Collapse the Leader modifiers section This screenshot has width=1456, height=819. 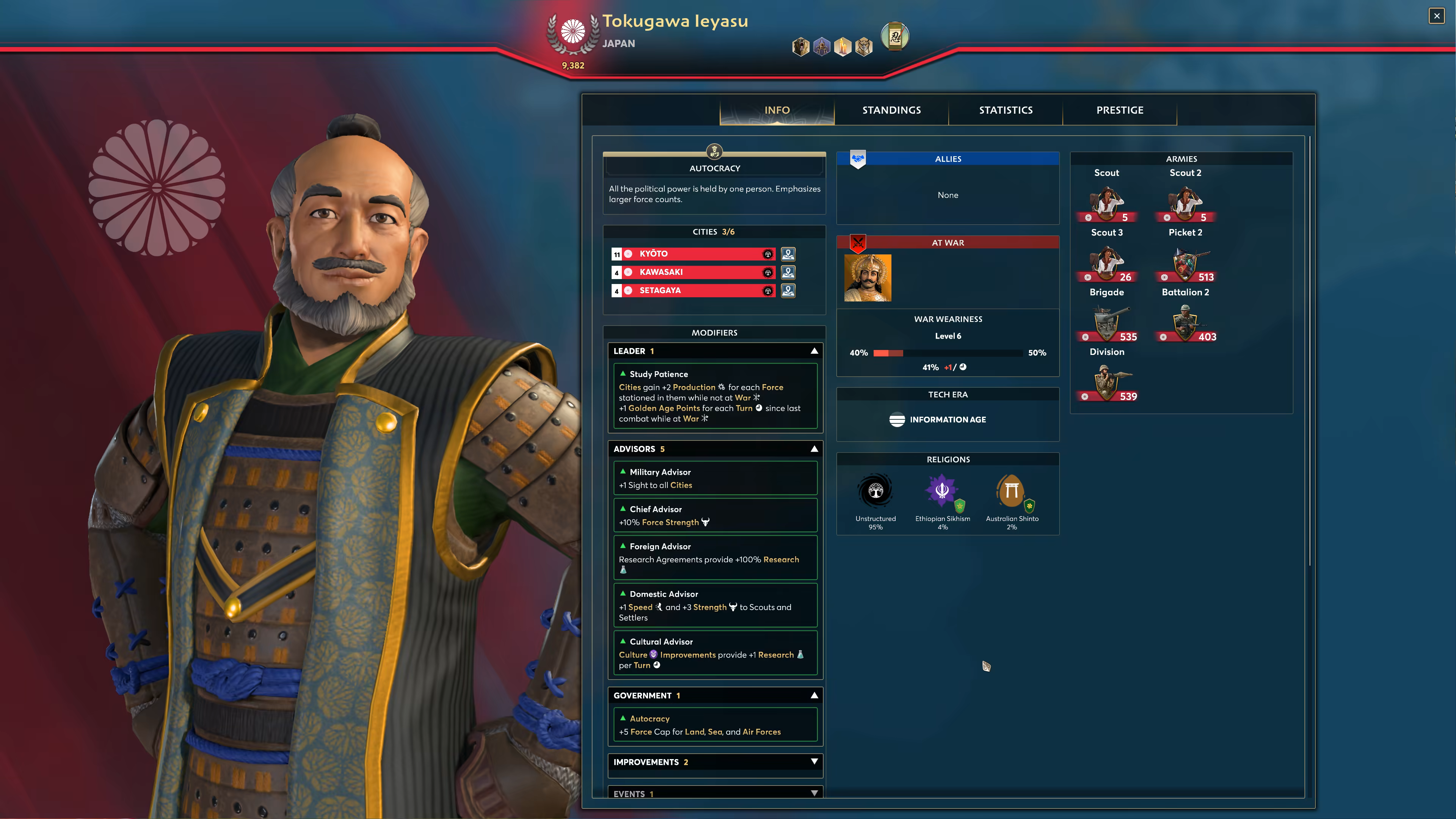point(814,351)
